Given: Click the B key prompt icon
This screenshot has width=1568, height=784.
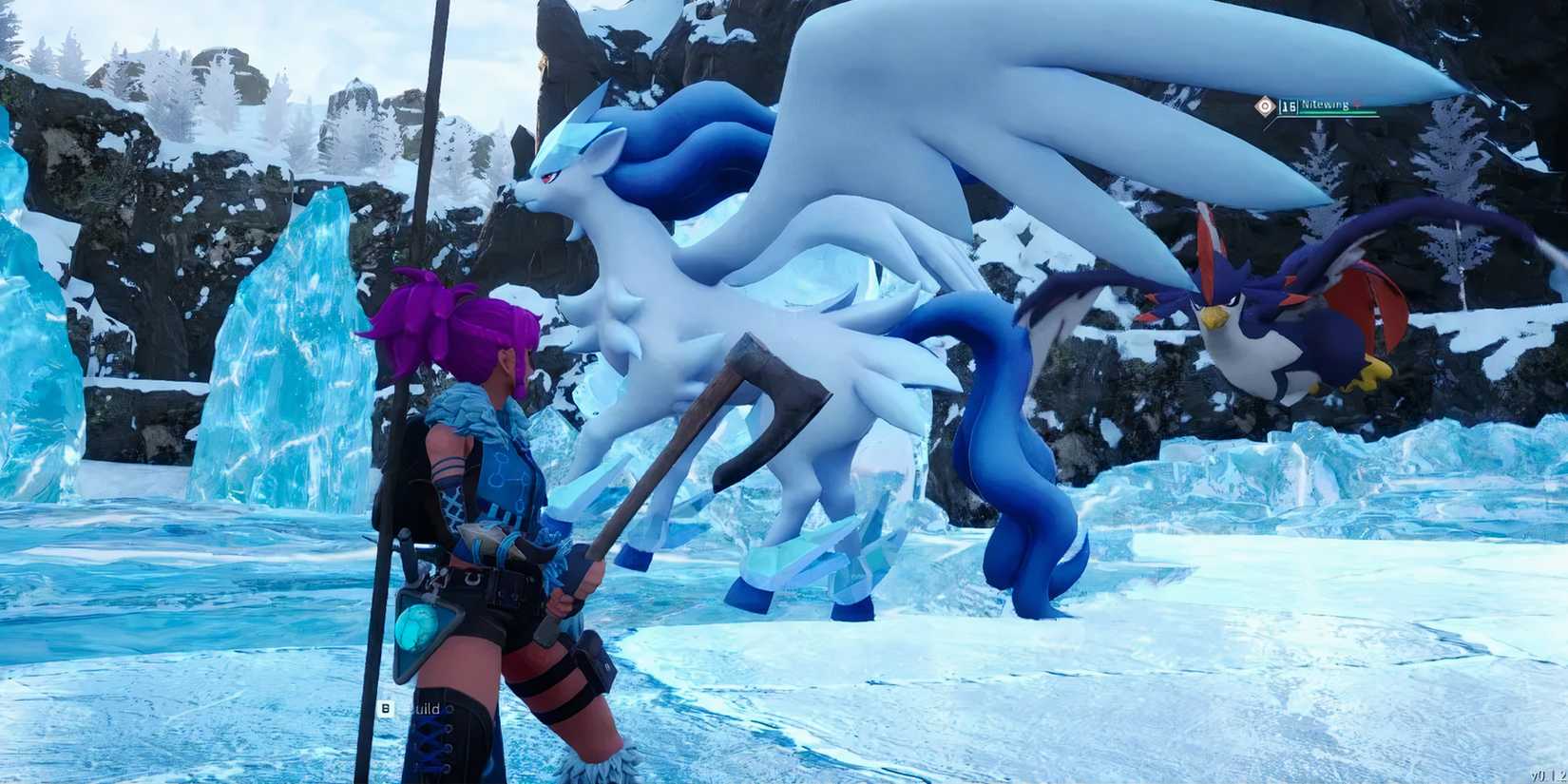Looking at the screenshot, I should [386, 708].
